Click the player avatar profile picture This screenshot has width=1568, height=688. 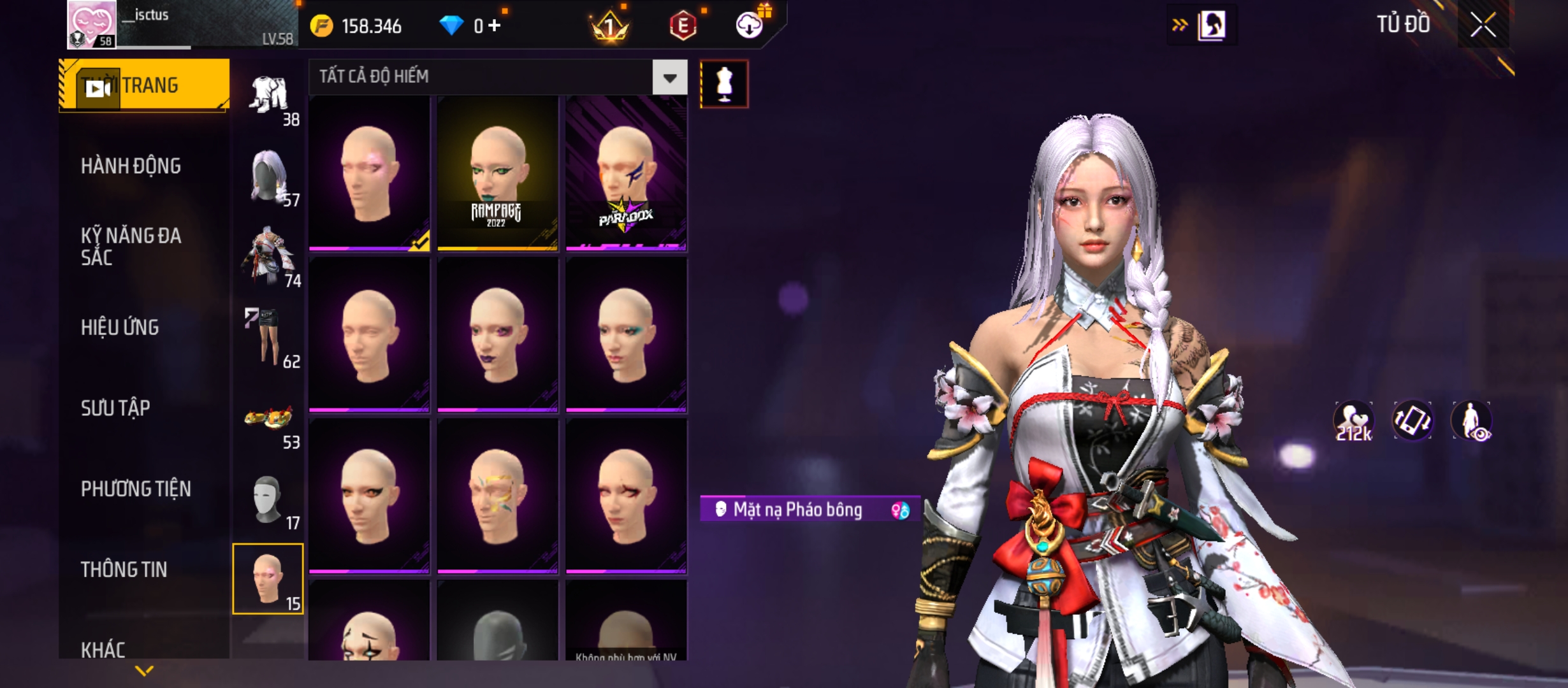tap(92, 24)
